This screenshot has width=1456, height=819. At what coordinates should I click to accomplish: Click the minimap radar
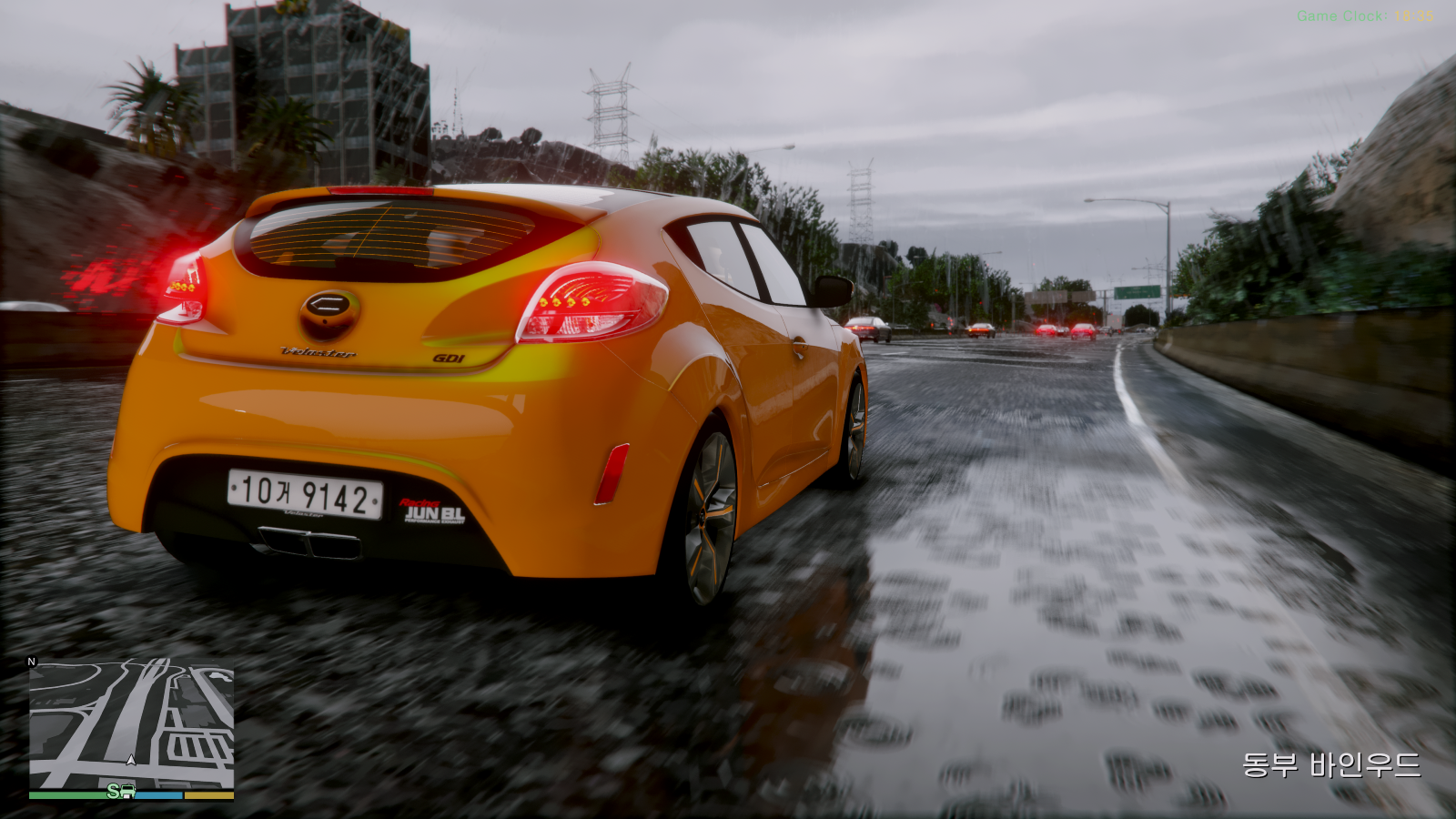(x=131, y=724)
